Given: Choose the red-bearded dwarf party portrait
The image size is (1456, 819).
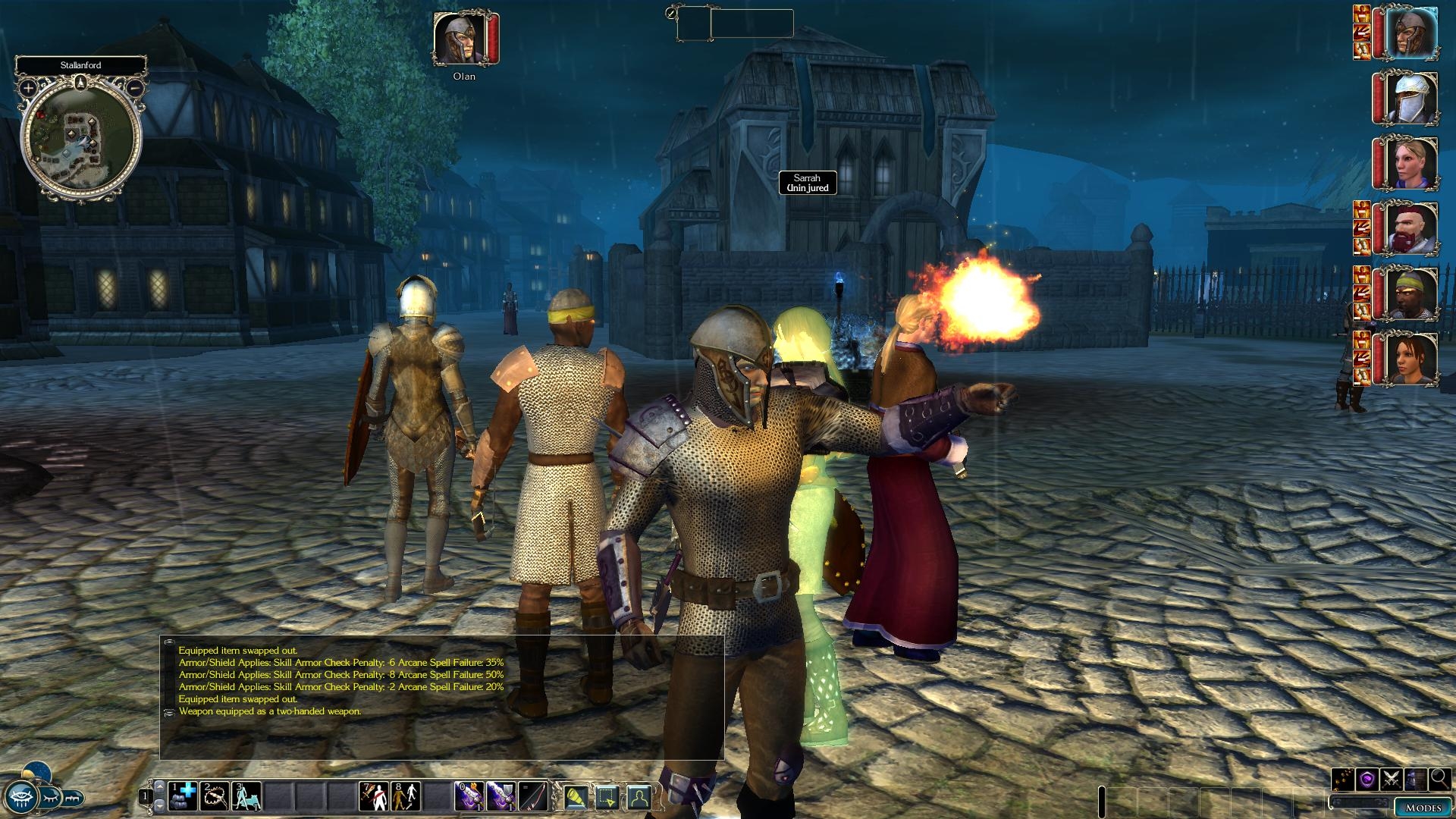Looking at the screenshot, I should [1411, 228].
